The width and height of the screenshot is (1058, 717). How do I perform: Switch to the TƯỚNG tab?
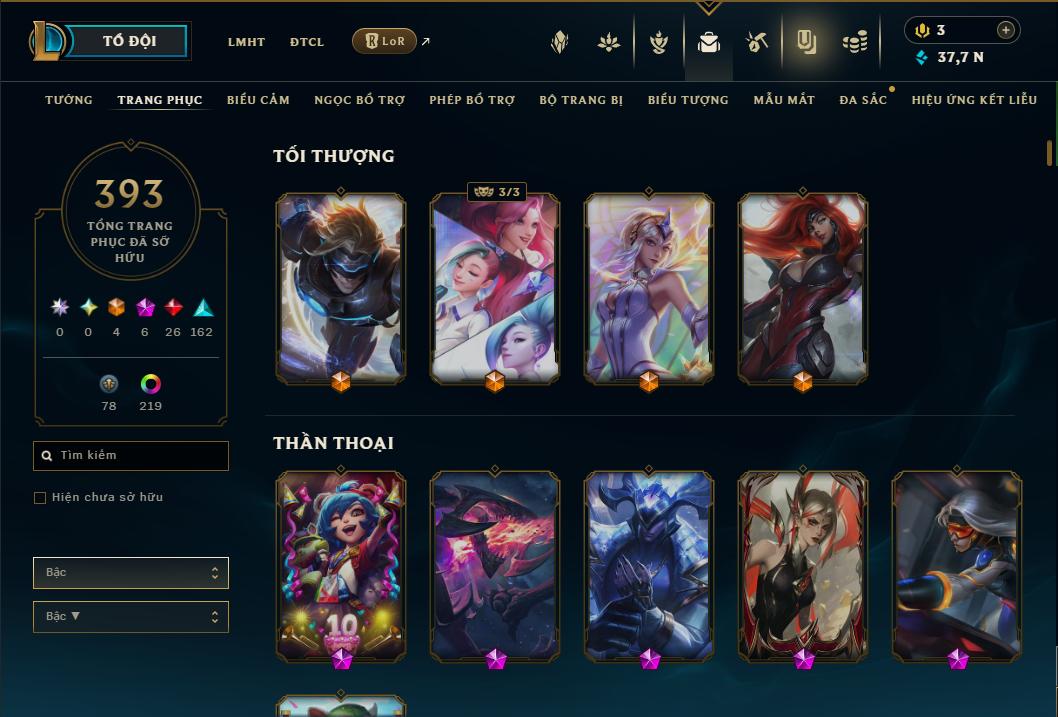69,100
